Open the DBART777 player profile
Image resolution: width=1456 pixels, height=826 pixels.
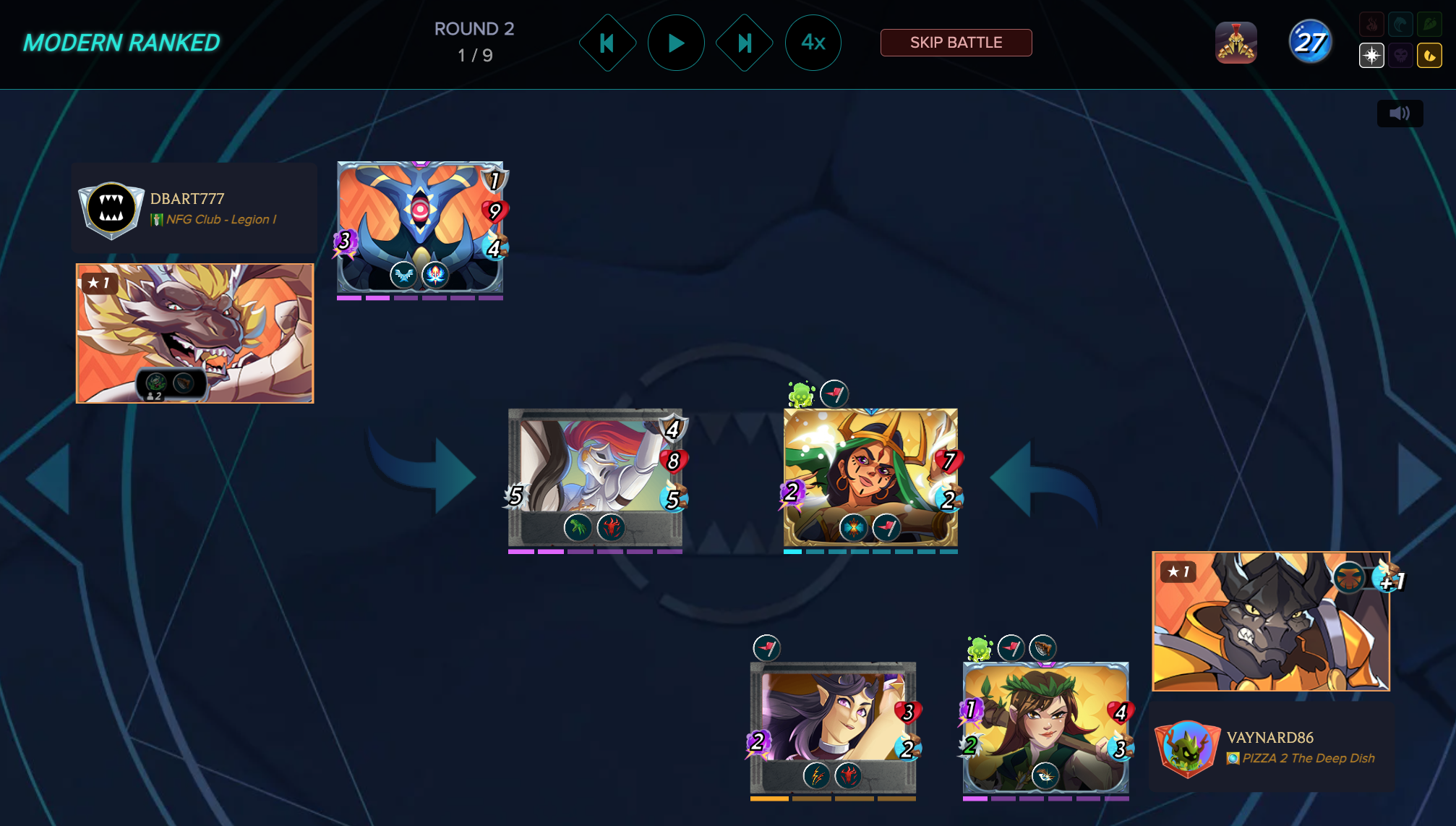tap(187, 199)
